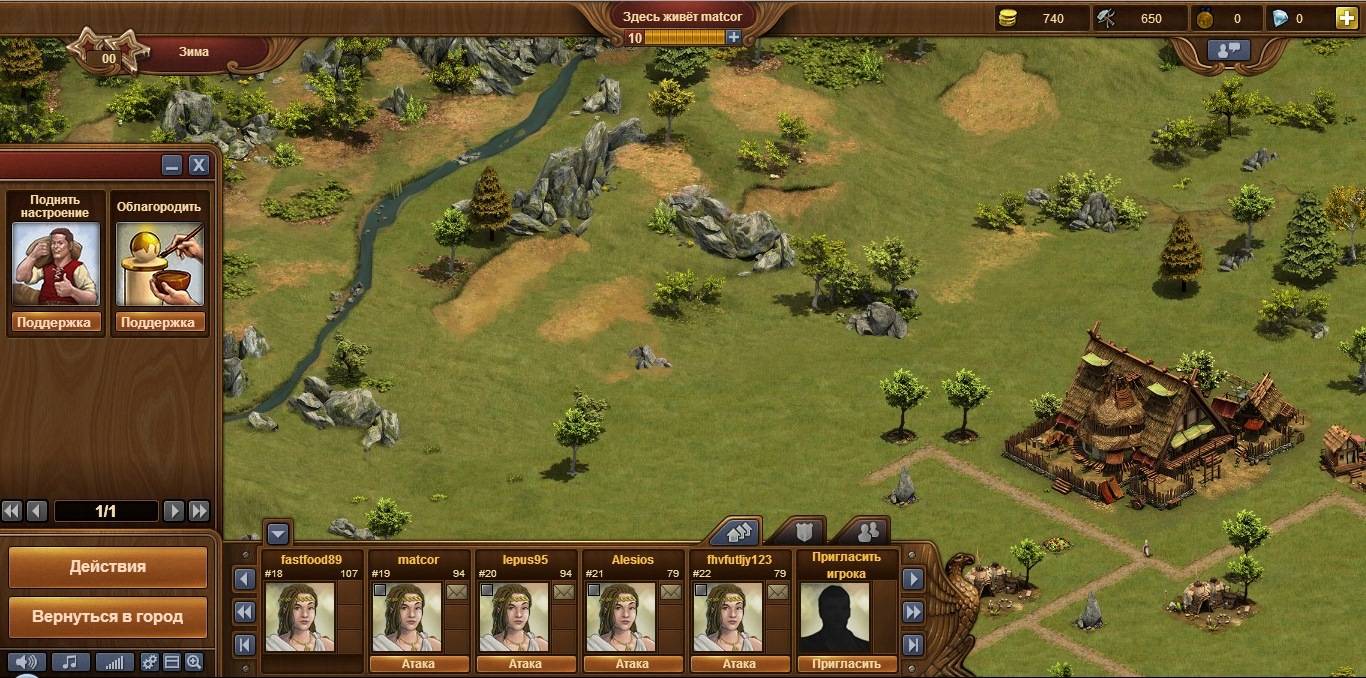Image resolution: width=1366 pixels, height=678 pixels.
Task: Click the Действия button
Action: pyautogui.click(x=108, y=567)
